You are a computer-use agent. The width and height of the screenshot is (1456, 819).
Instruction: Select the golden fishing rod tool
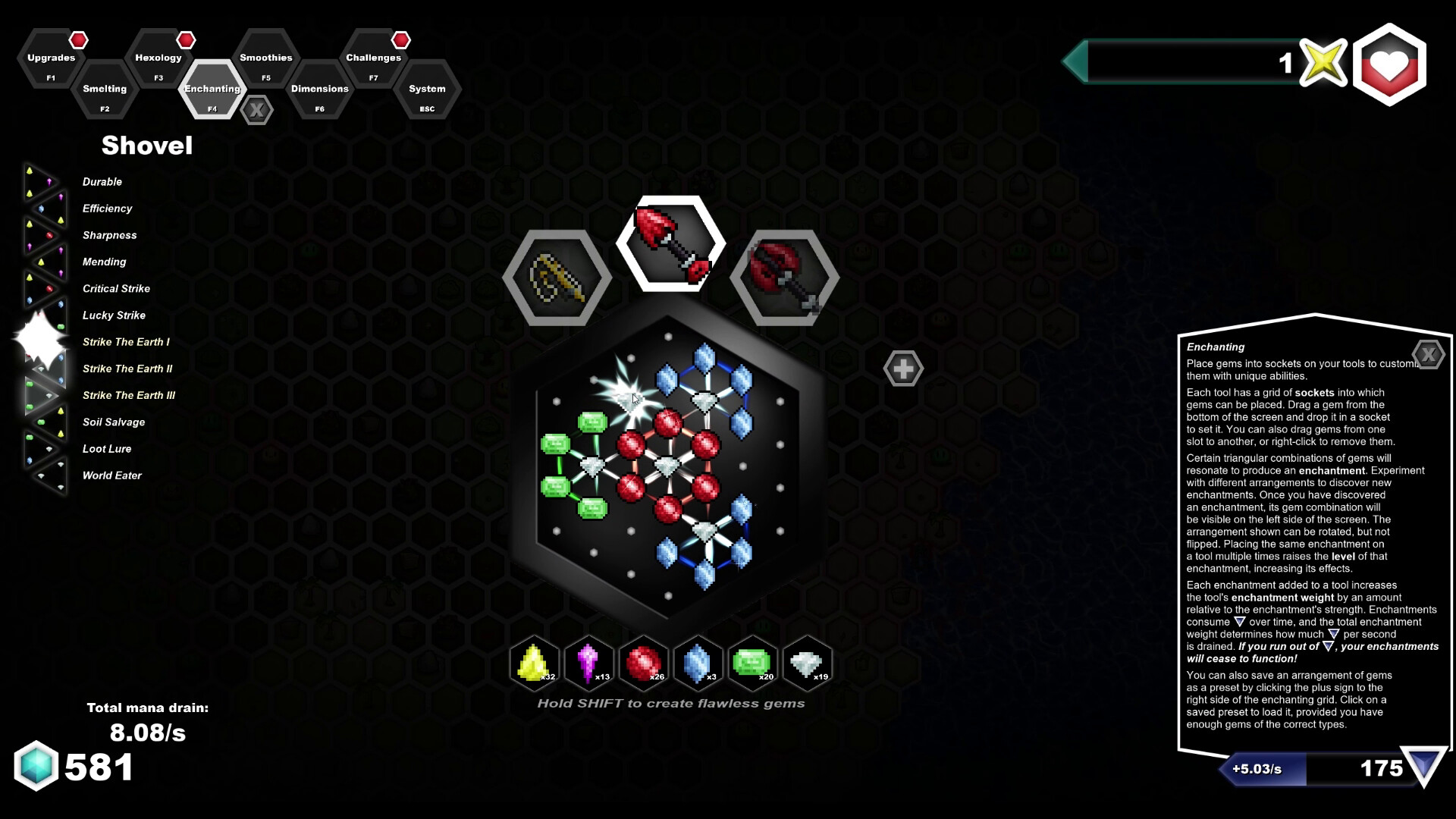[x=557, y=275]
